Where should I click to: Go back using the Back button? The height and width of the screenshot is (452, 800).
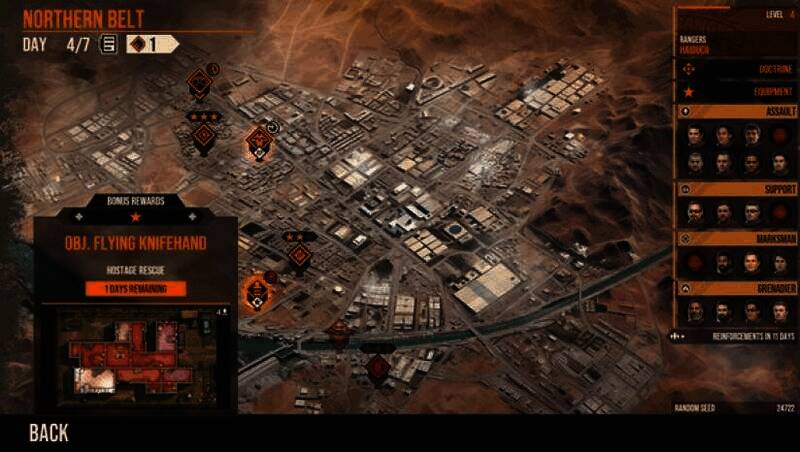[x=48, y=432]
